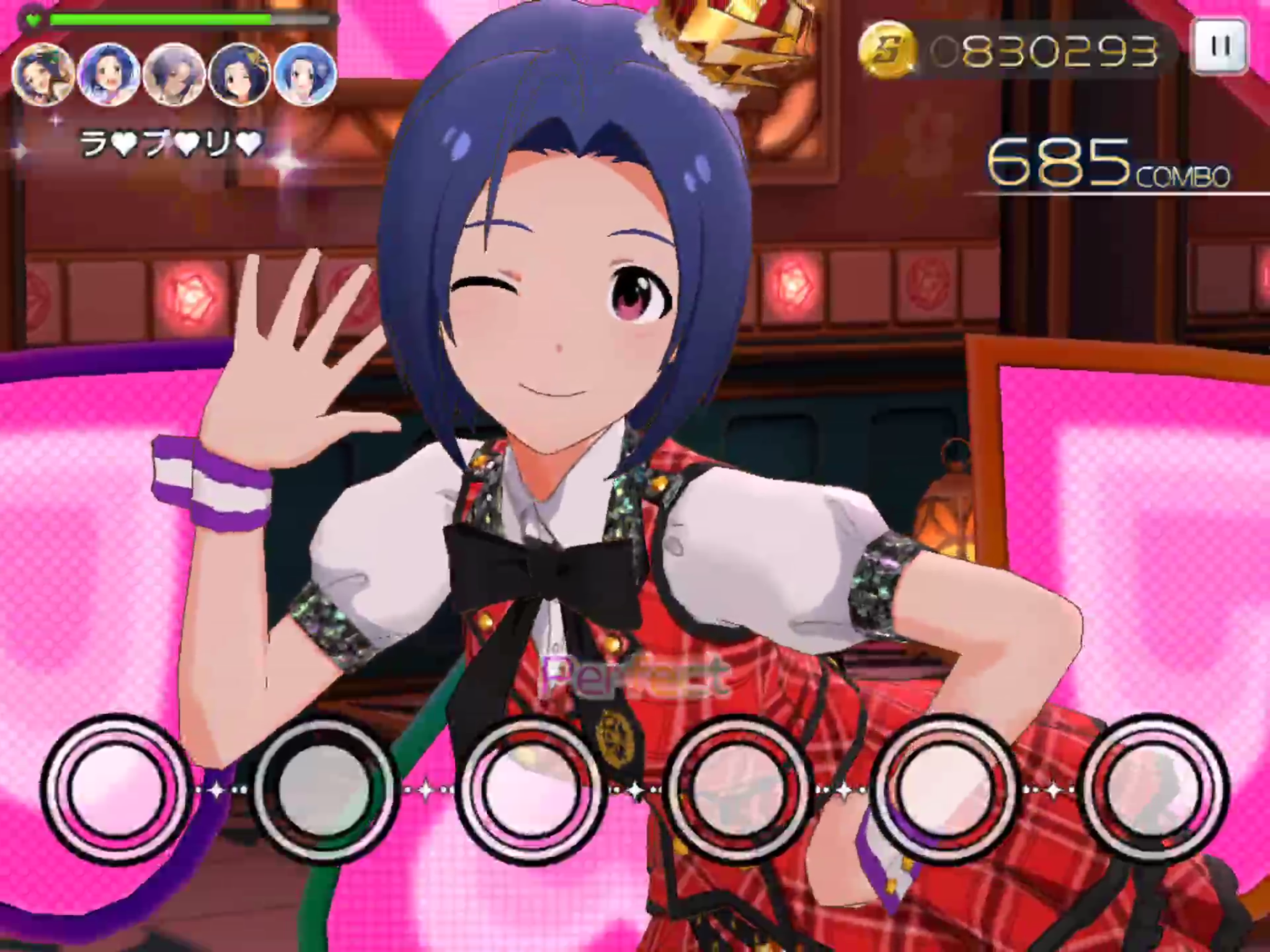Tap the leftmost rhythm note circle
The image size is (1270, 952).
[x=116, y=787]
